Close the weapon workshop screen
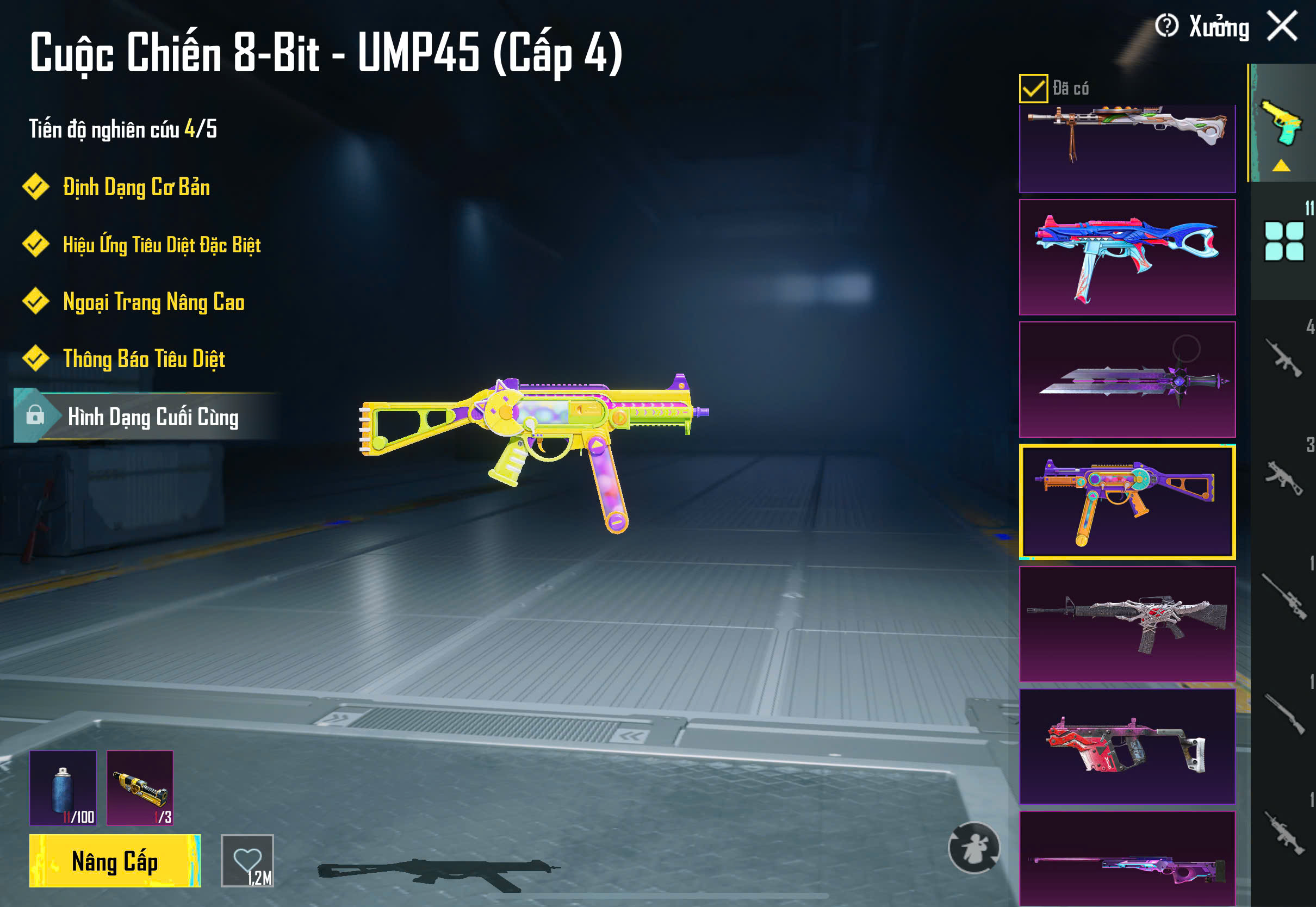The width and height of the screenshot is (1316, 907). (1282, 26)
